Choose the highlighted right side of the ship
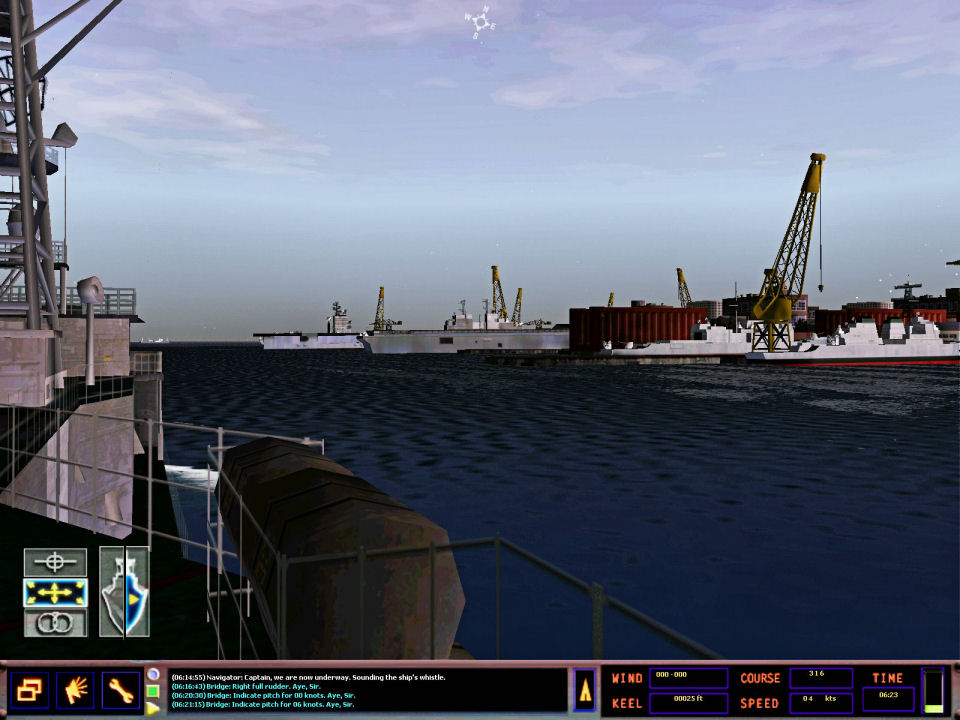The image size is (960, 720). (136, 593)
